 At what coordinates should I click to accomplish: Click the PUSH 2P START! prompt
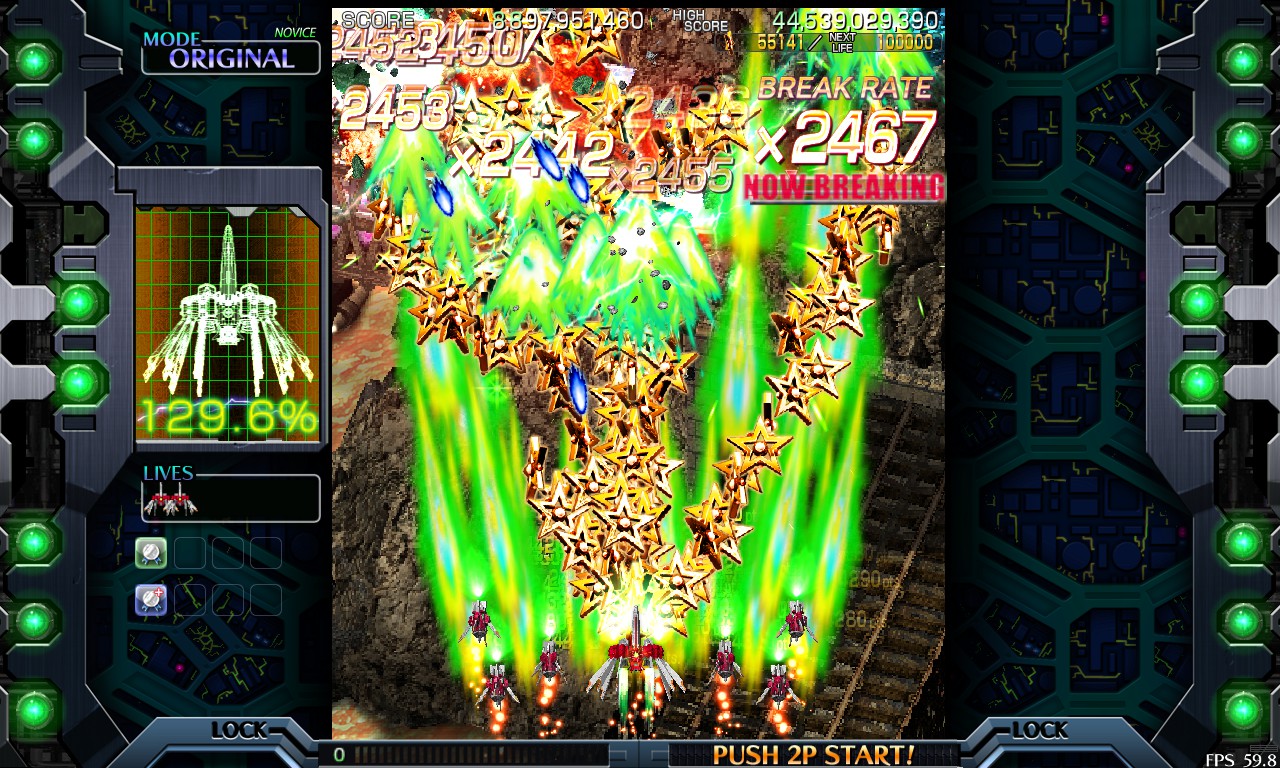click(813, 753)
